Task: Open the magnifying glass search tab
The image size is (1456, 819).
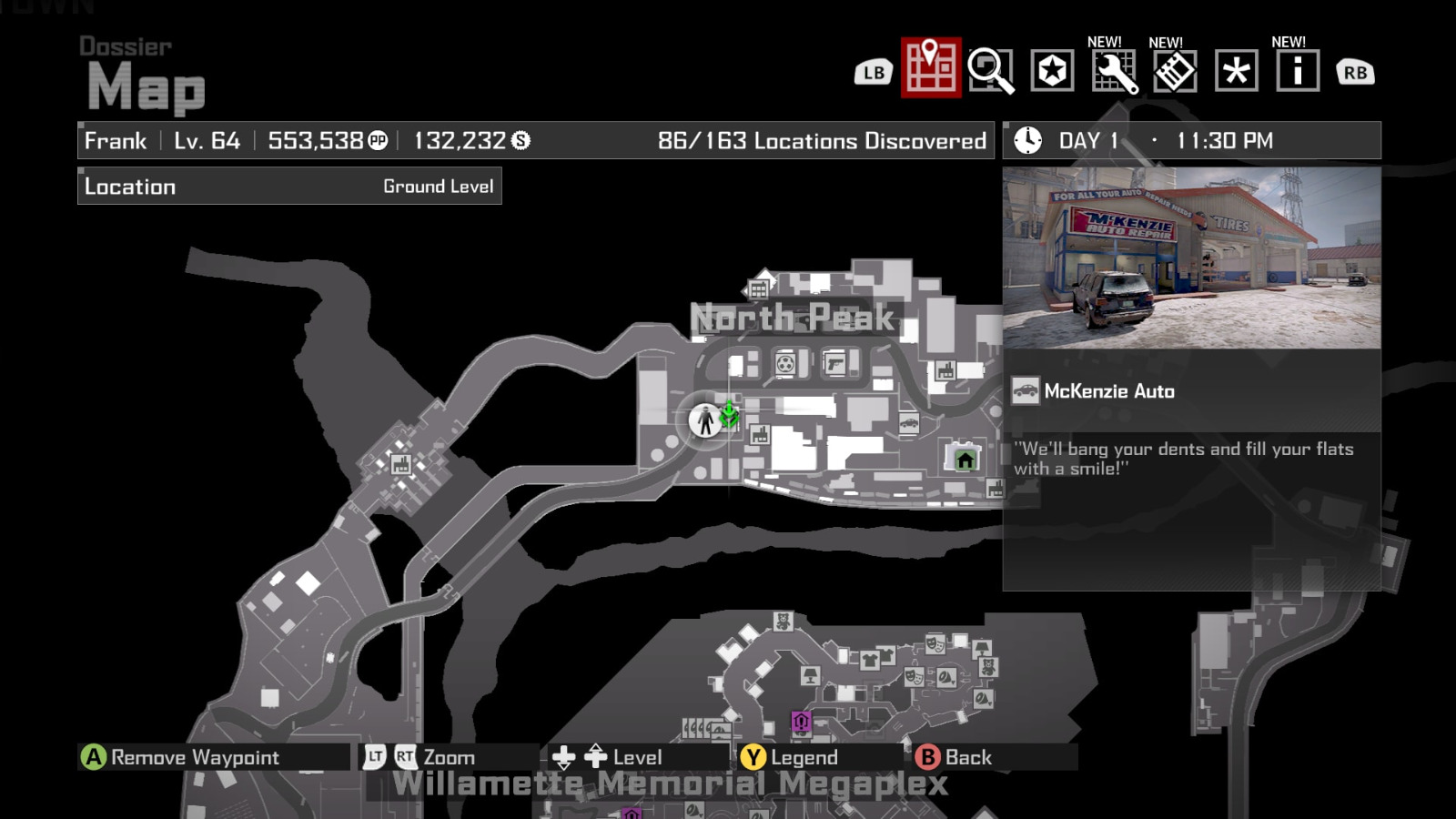Action: [x=994, y=69]
